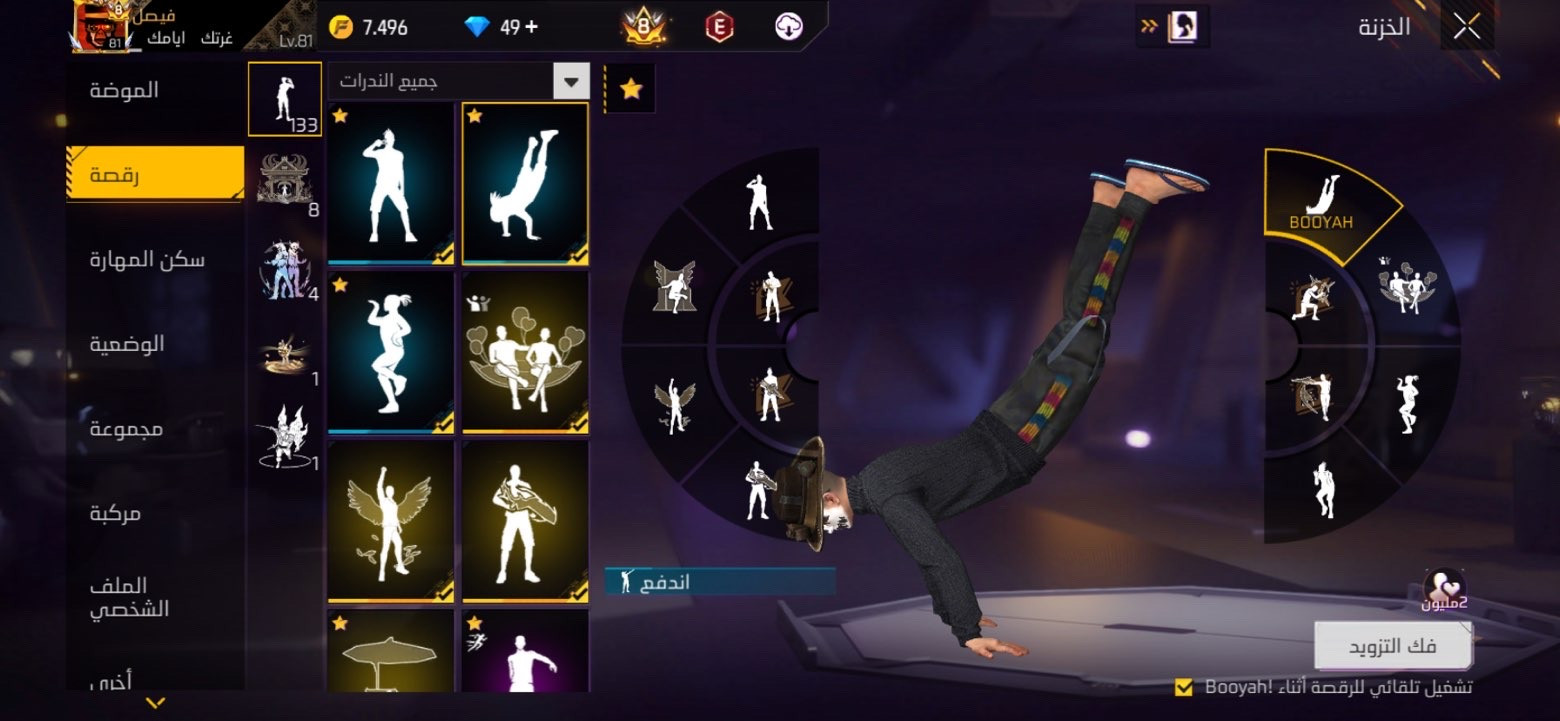Viewport: 1560px width, 721px height.
Task: Open the red E badge icon
Action: (x=719, y=27)
